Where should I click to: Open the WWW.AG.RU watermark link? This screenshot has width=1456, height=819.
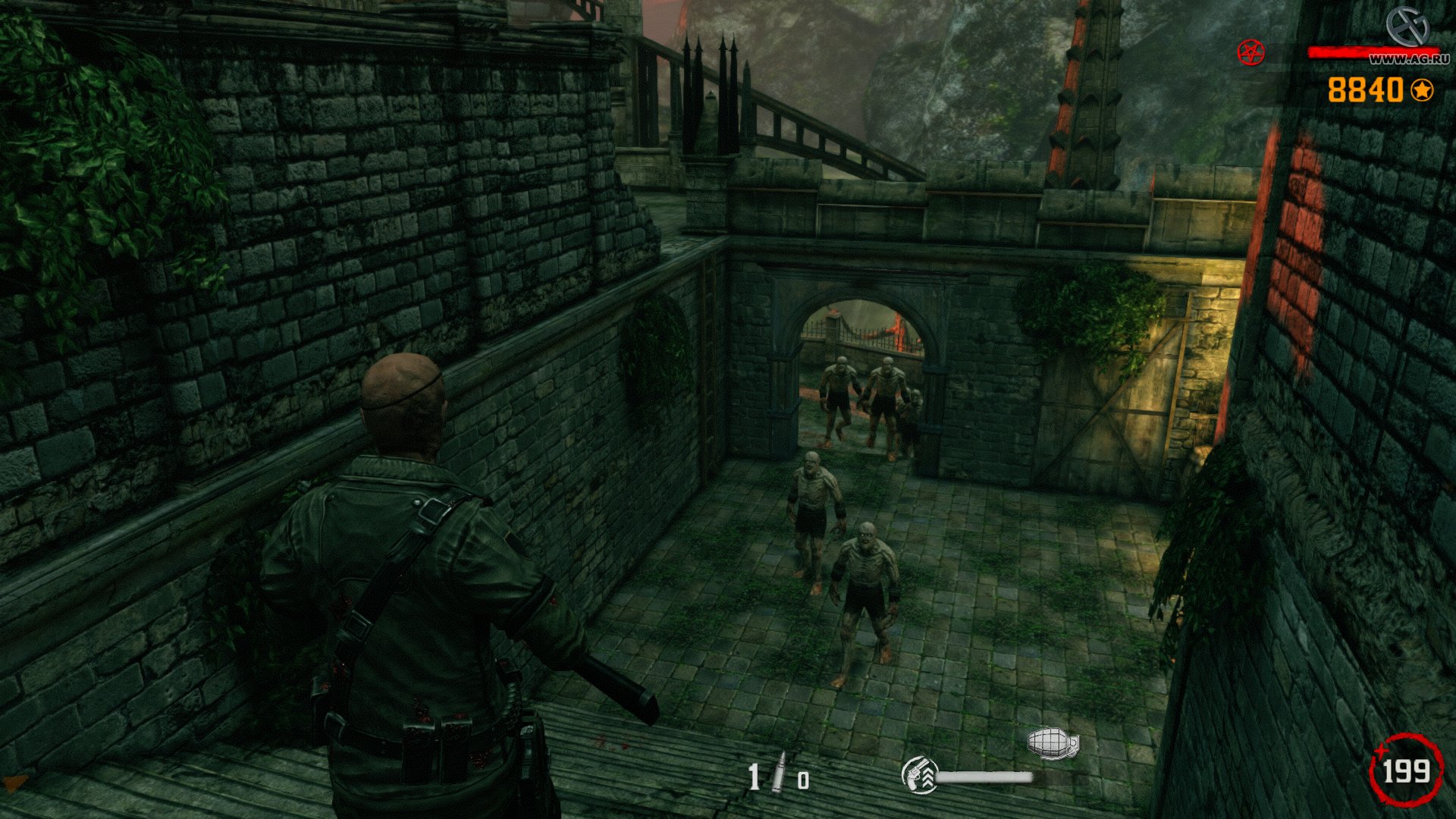[x=1408, y=59]
